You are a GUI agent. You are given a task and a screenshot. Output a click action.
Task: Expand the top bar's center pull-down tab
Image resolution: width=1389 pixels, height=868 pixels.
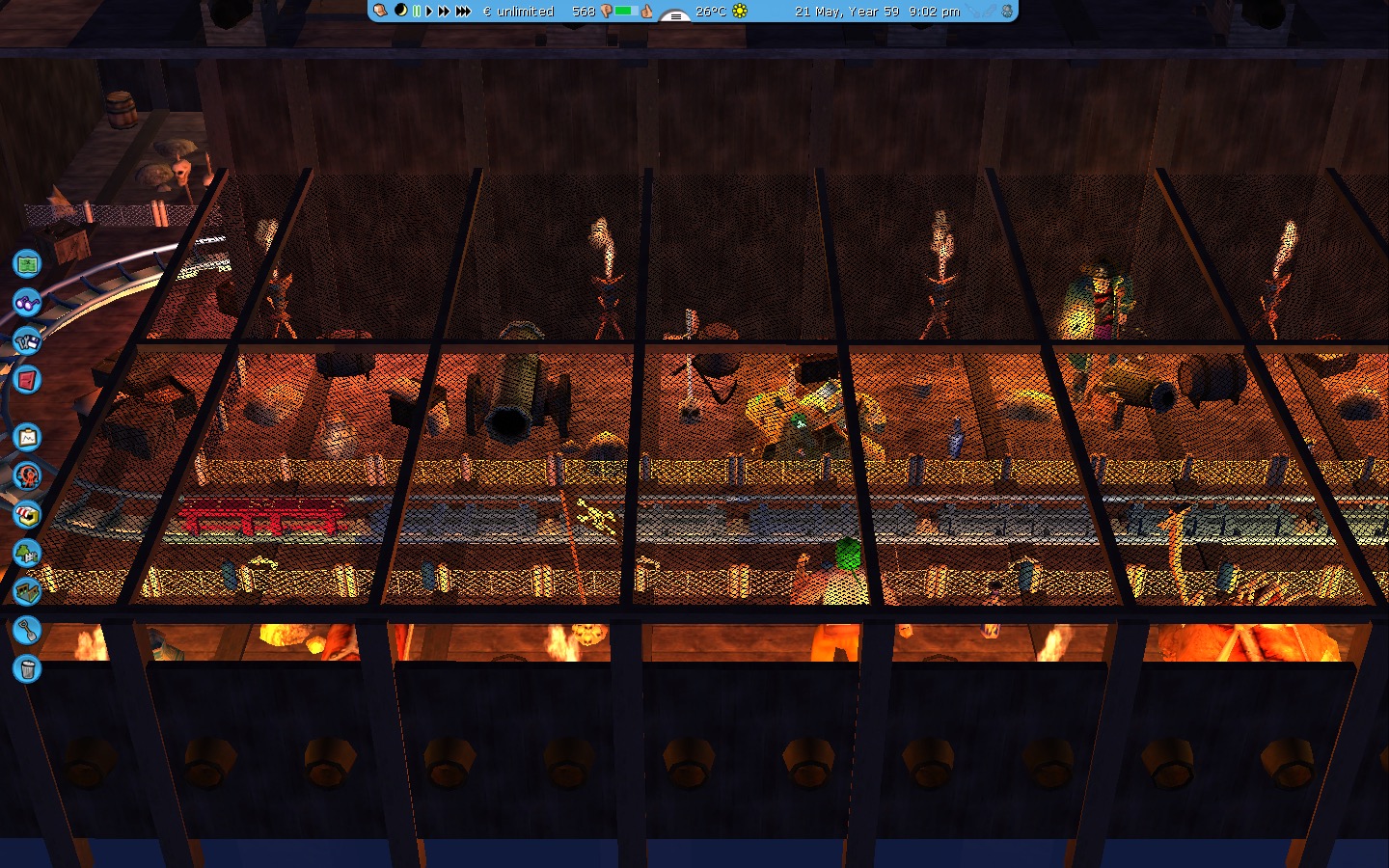[674, 15]
